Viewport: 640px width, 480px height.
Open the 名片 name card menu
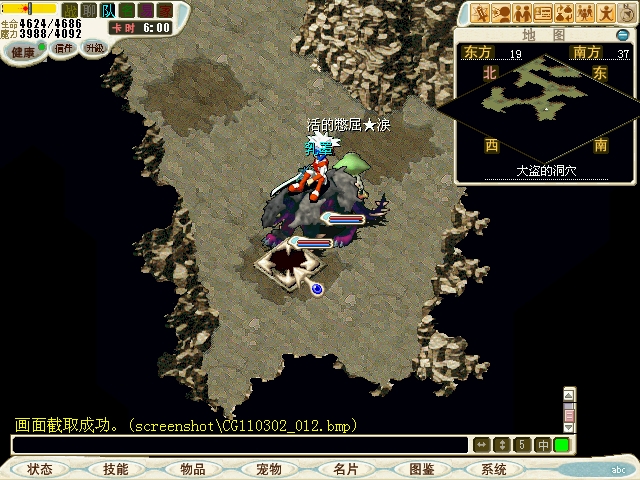pos(345,469)
